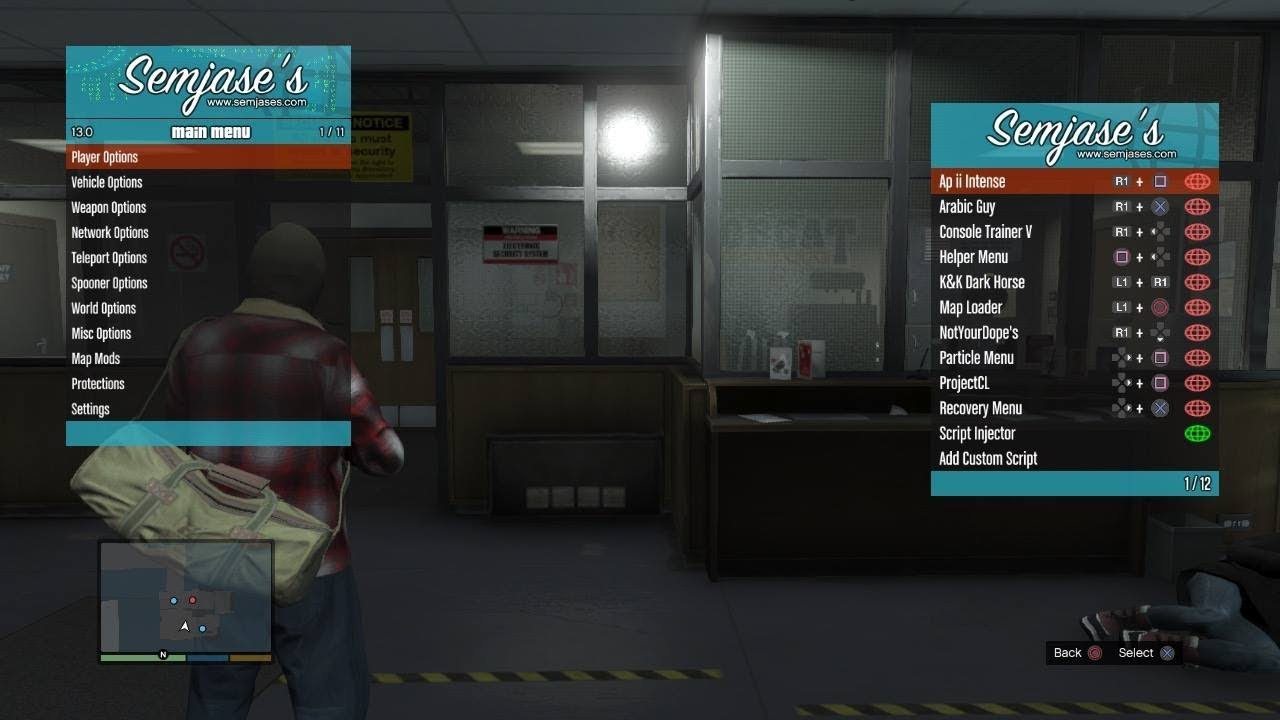The height and width of the screenshot is (720, 1280).
Task: Open the mod menu Settings
Action: click(91, 409)
